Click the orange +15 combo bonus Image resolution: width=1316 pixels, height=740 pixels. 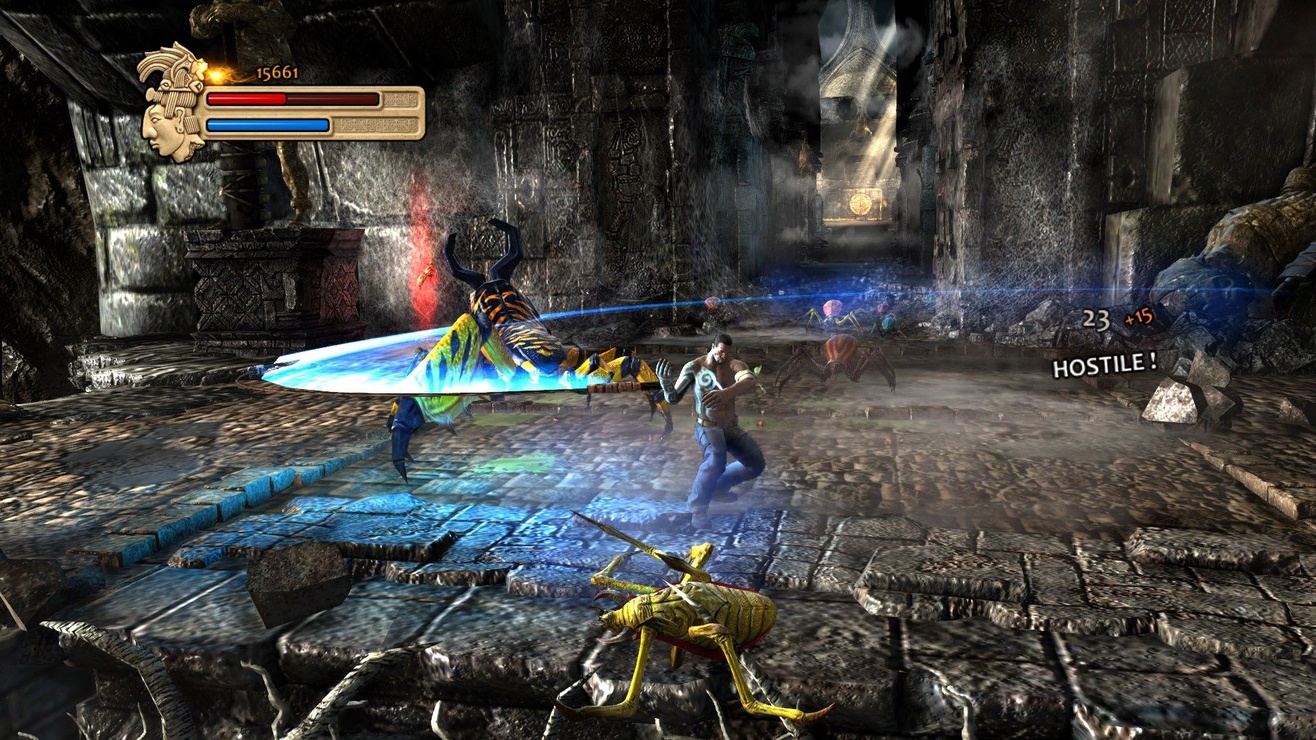point(1139,316)
